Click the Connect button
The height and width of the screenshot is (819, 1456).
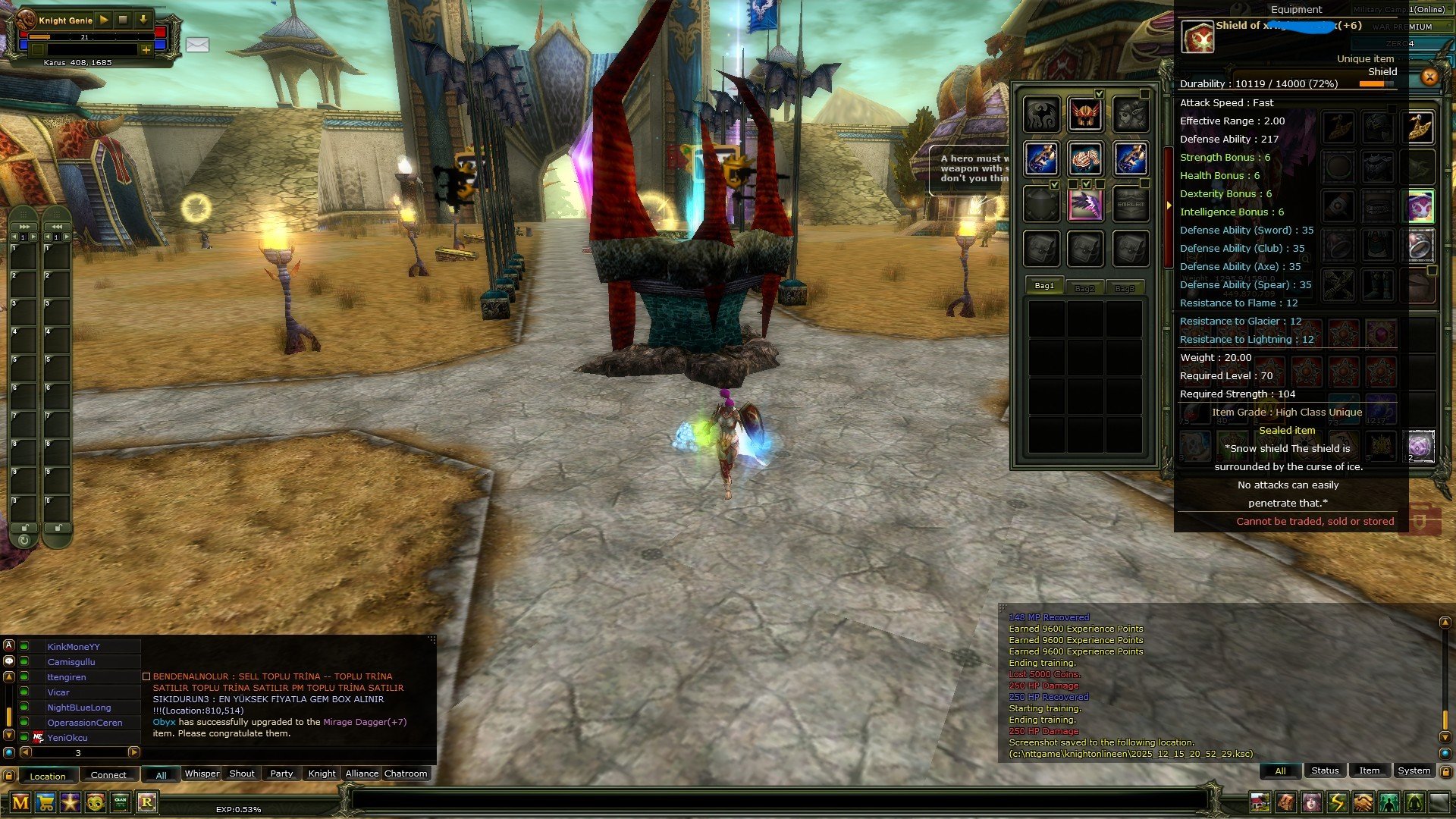pyautogui.click(x=108, y=775)
